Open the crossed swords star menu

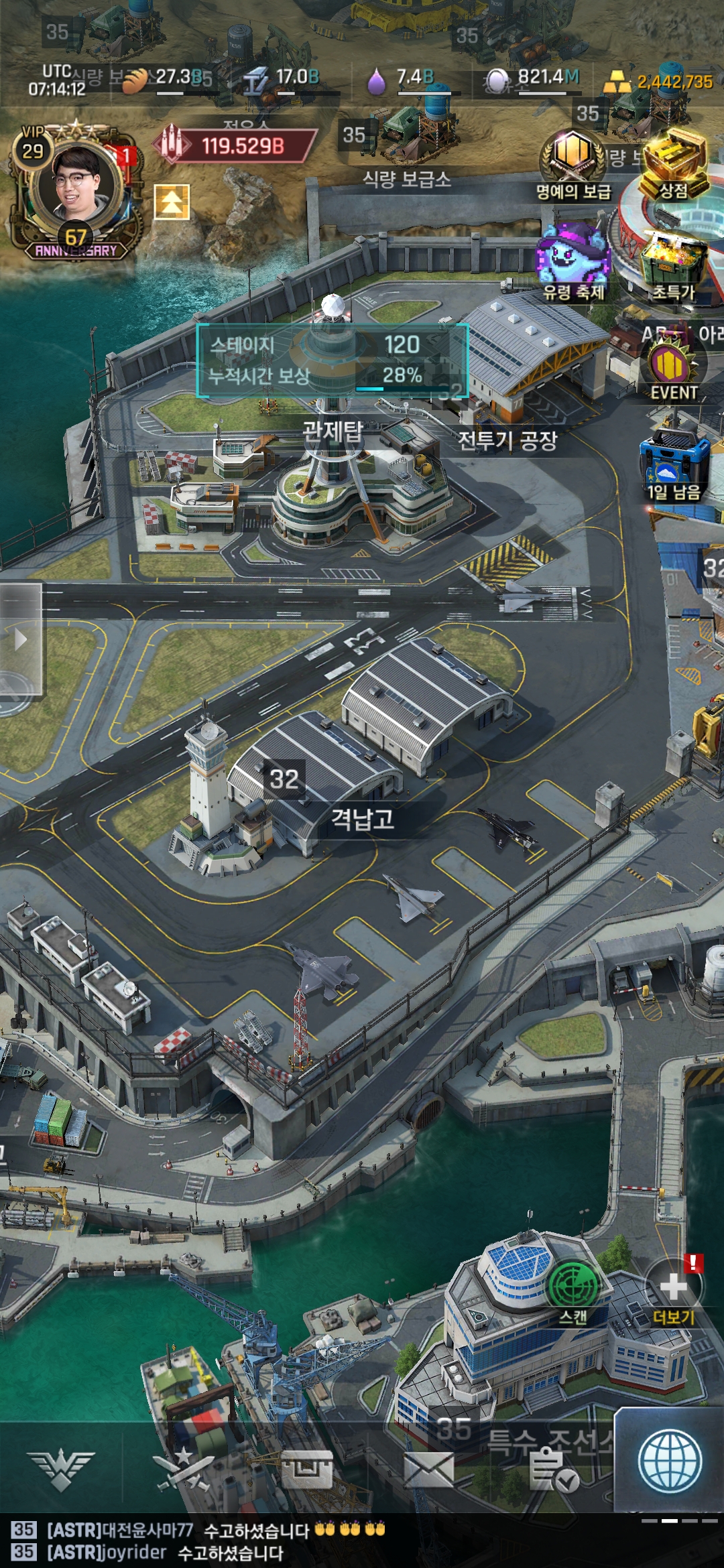(182, 1469)
